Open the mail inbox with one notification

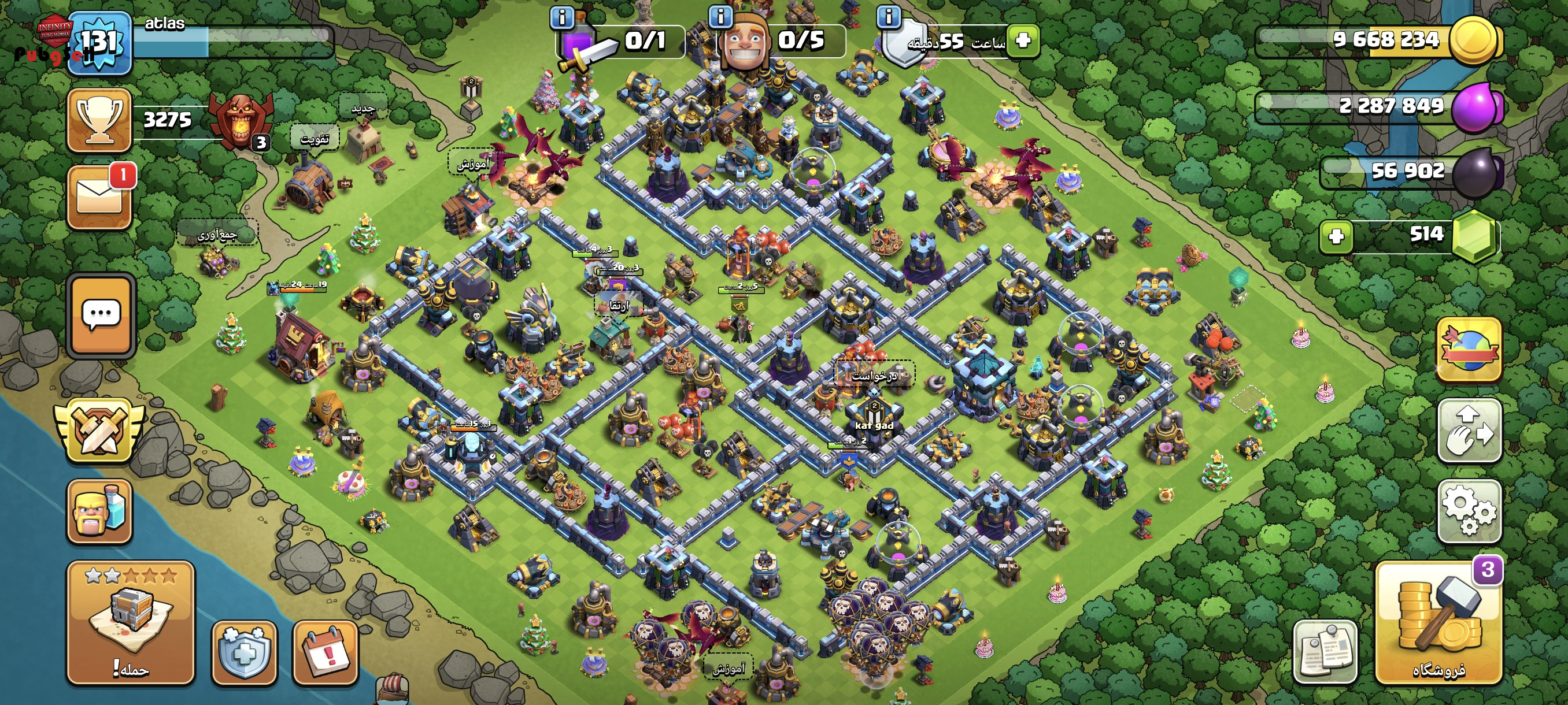[99, 198]
